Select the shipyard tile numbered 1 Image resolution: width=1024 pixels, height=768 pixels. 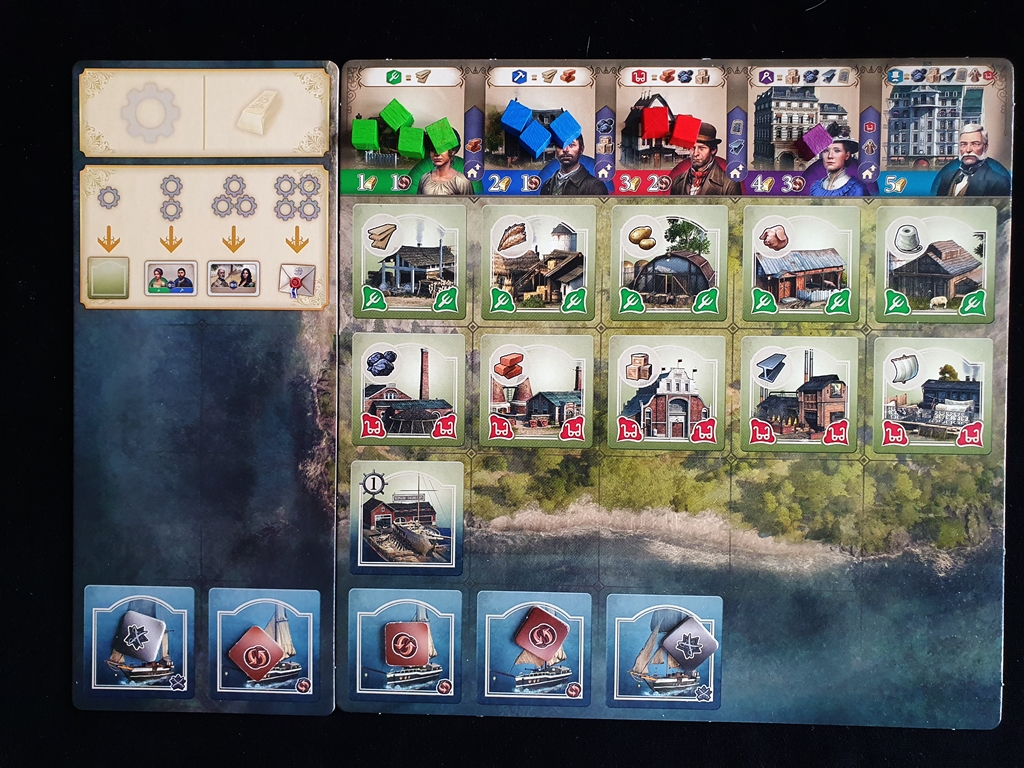pyautogui.click(x=406, y=517)
